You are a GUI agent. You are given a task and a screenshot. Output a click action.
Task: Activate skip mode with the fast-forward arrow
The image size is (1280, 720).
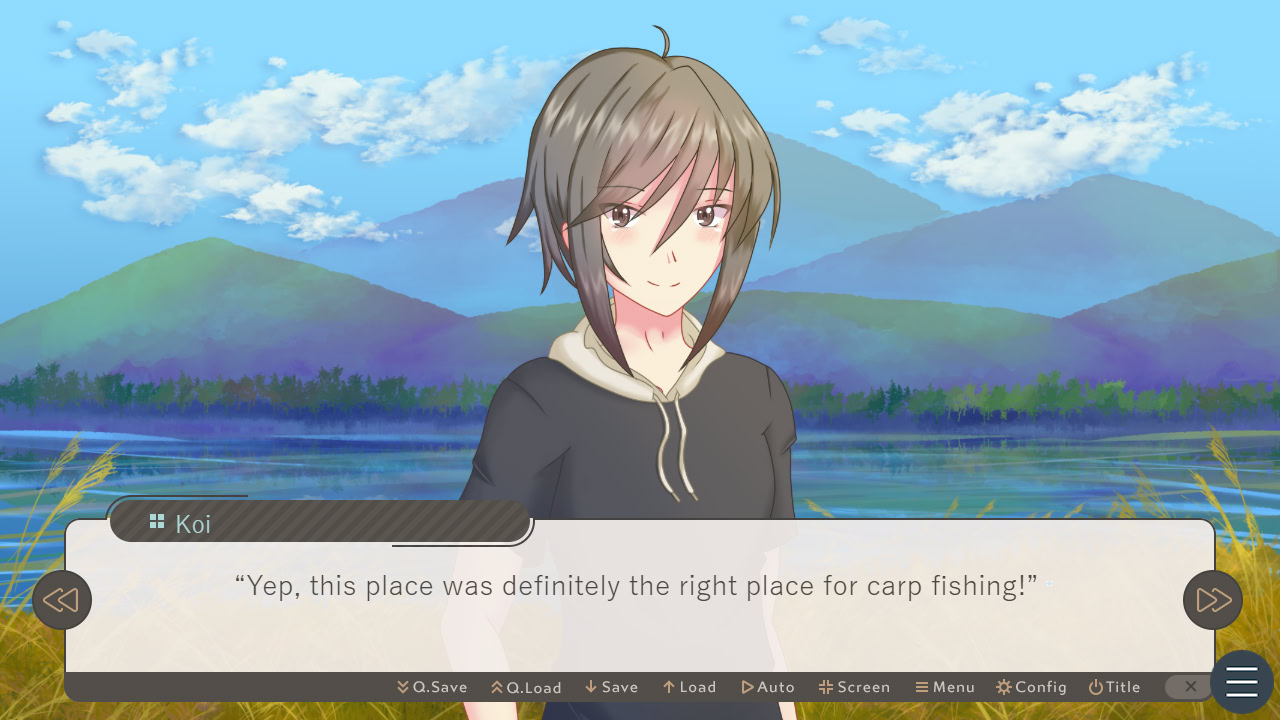click(1212, 600)
